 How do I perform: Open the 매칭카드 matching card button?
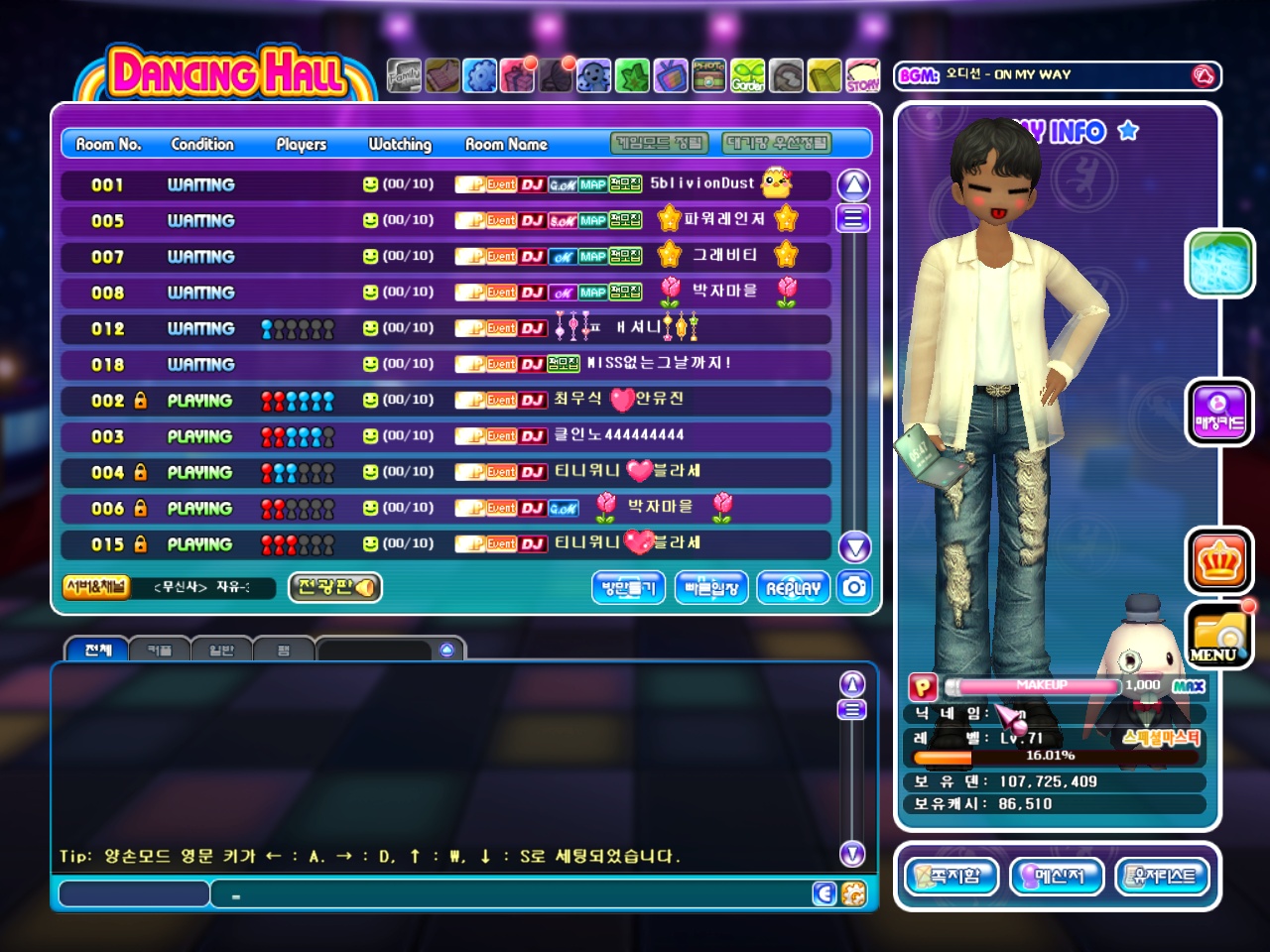(x=1219, y=412)
